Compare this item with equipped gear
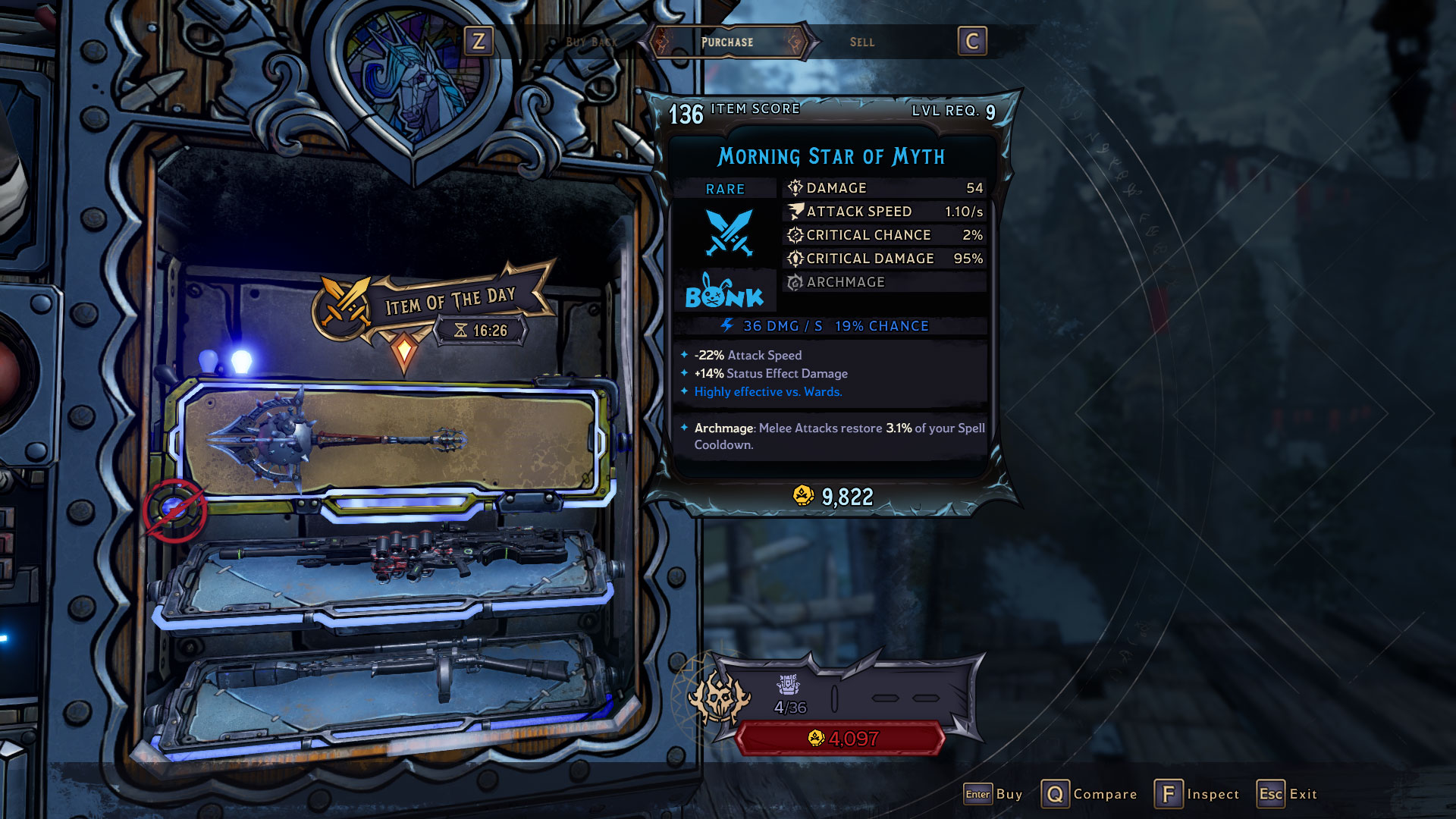Image resolution: width=1456 pixels, height=819 pixels. [1089, 794]
